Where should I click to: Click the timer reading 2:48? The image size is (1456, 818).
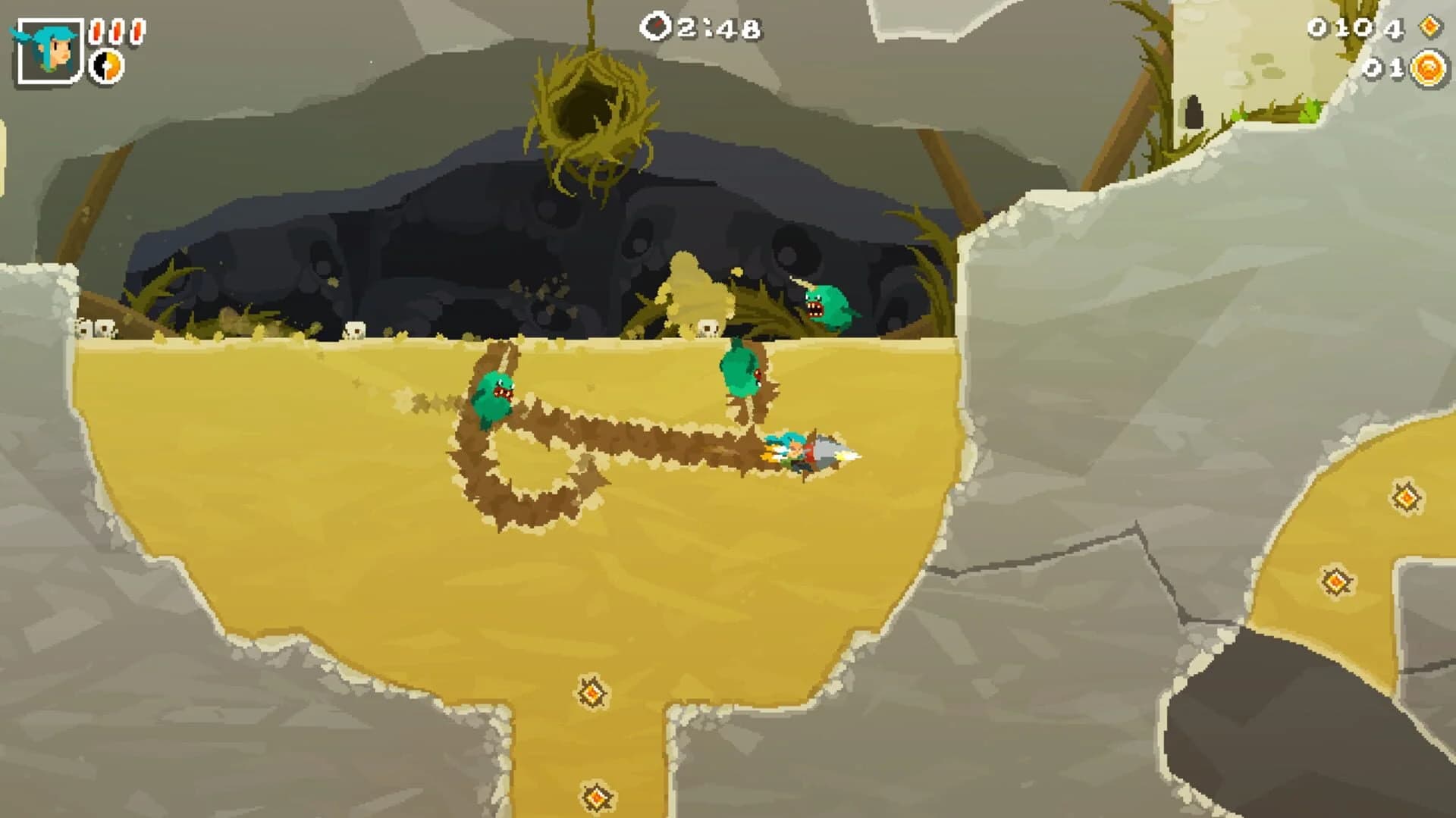coord(713,29)
